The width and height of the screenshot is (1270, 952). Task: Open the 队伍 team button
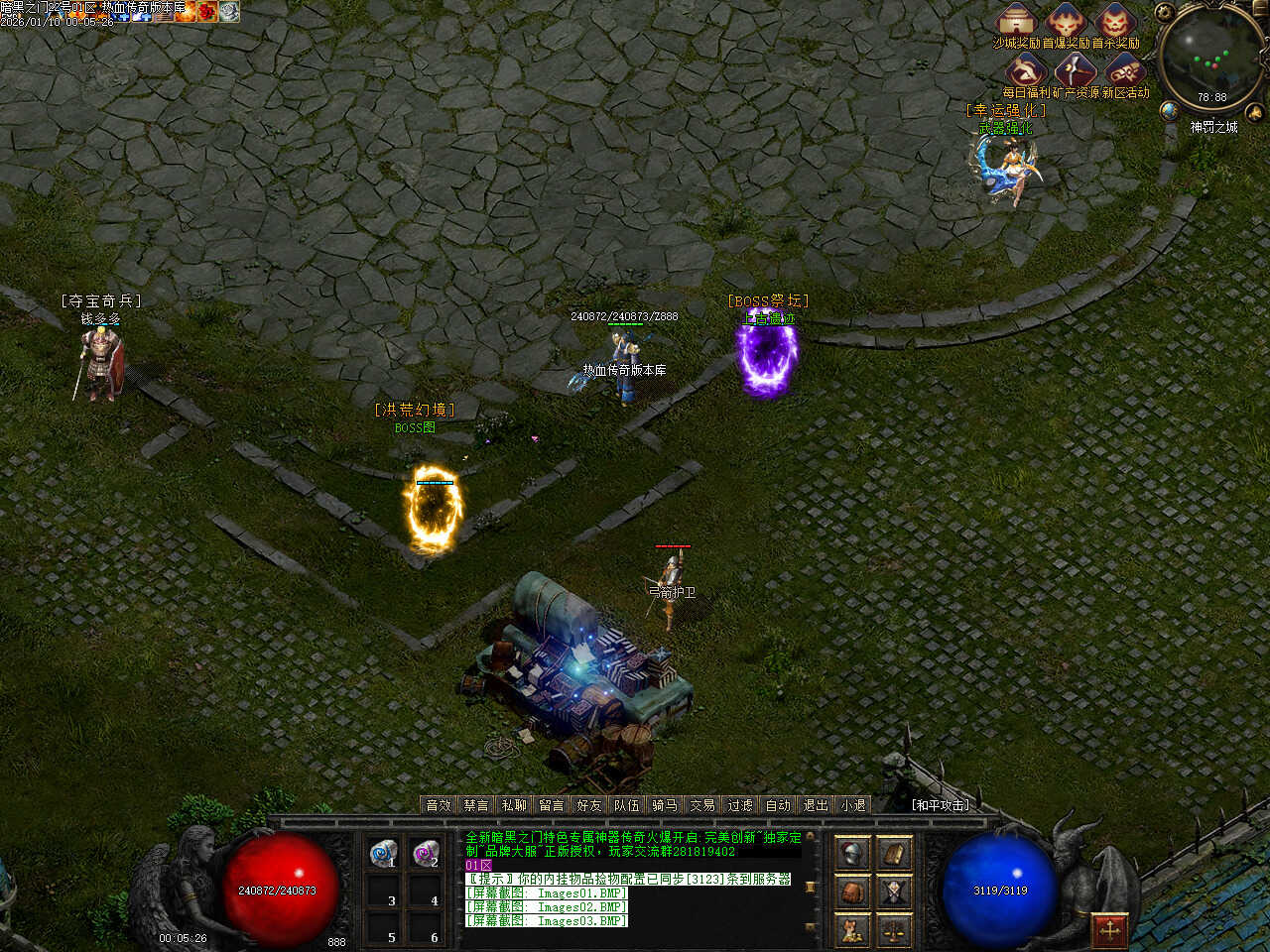[x=627, y=805]
